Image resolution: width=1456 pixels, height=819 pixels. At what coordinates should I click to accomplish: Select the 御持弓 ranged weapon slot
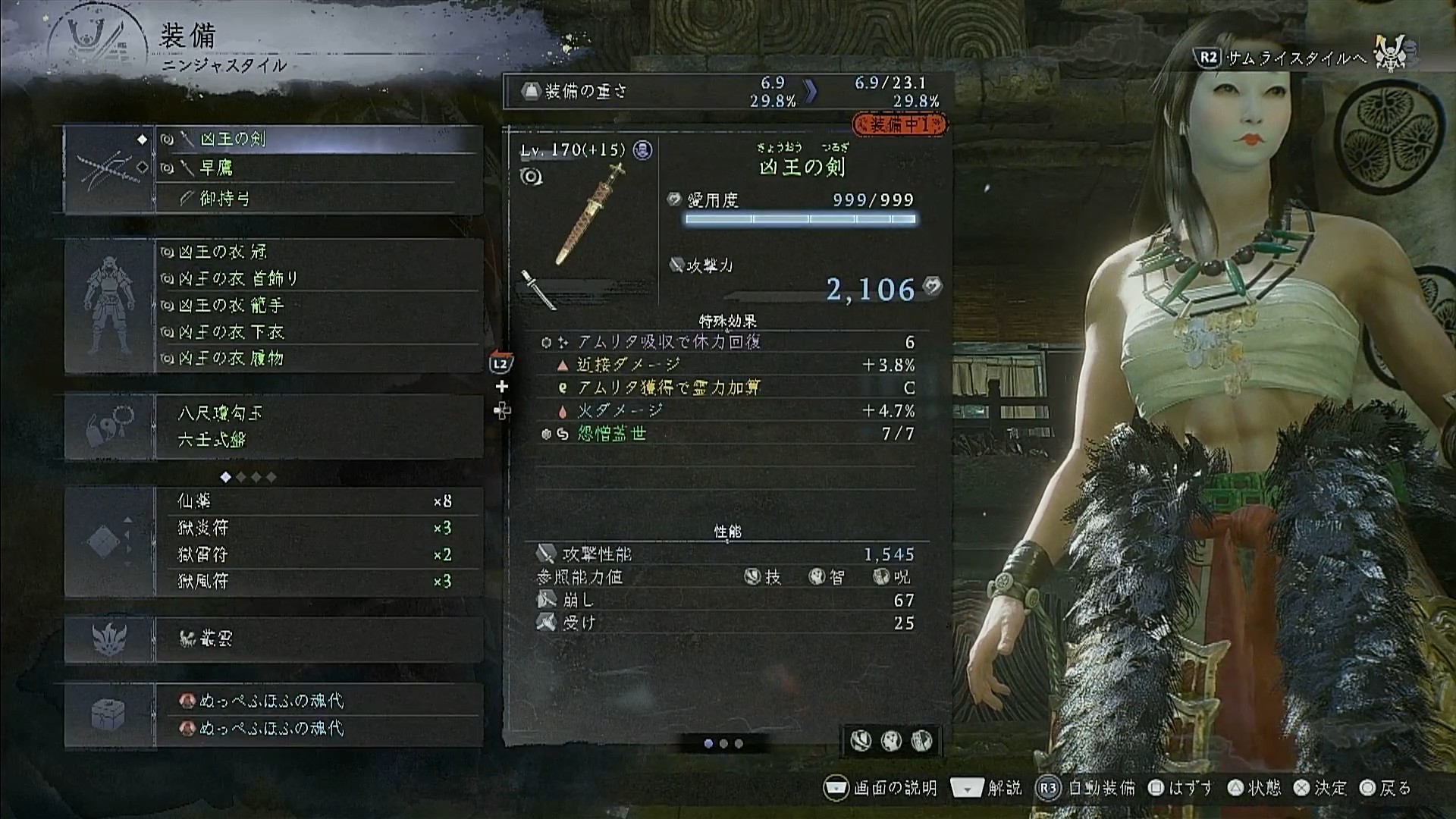(318, 199)
